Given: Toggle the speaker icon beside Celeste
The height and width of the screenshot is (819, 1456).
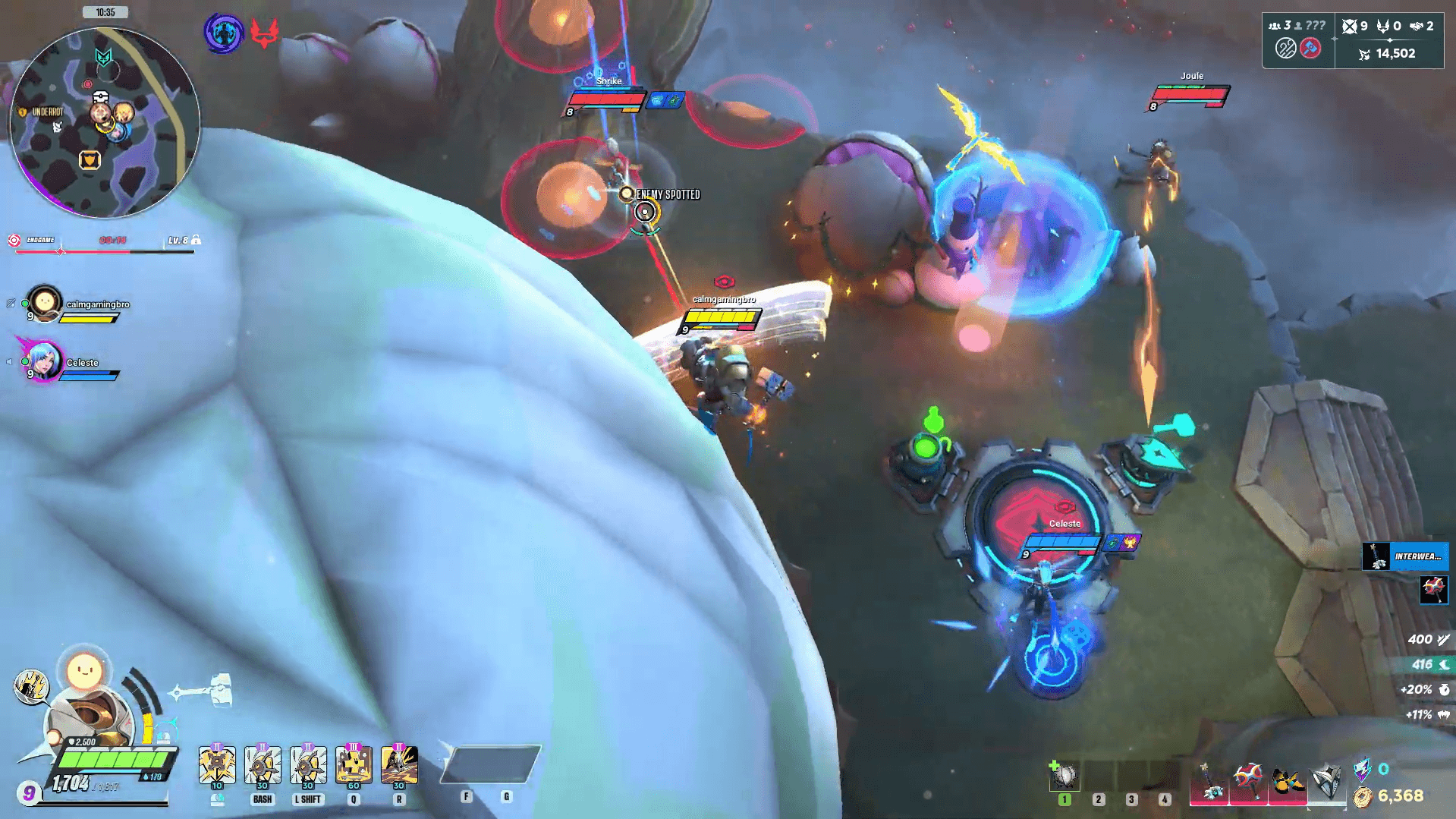Looking at the screenshot, I should [10, 362].
